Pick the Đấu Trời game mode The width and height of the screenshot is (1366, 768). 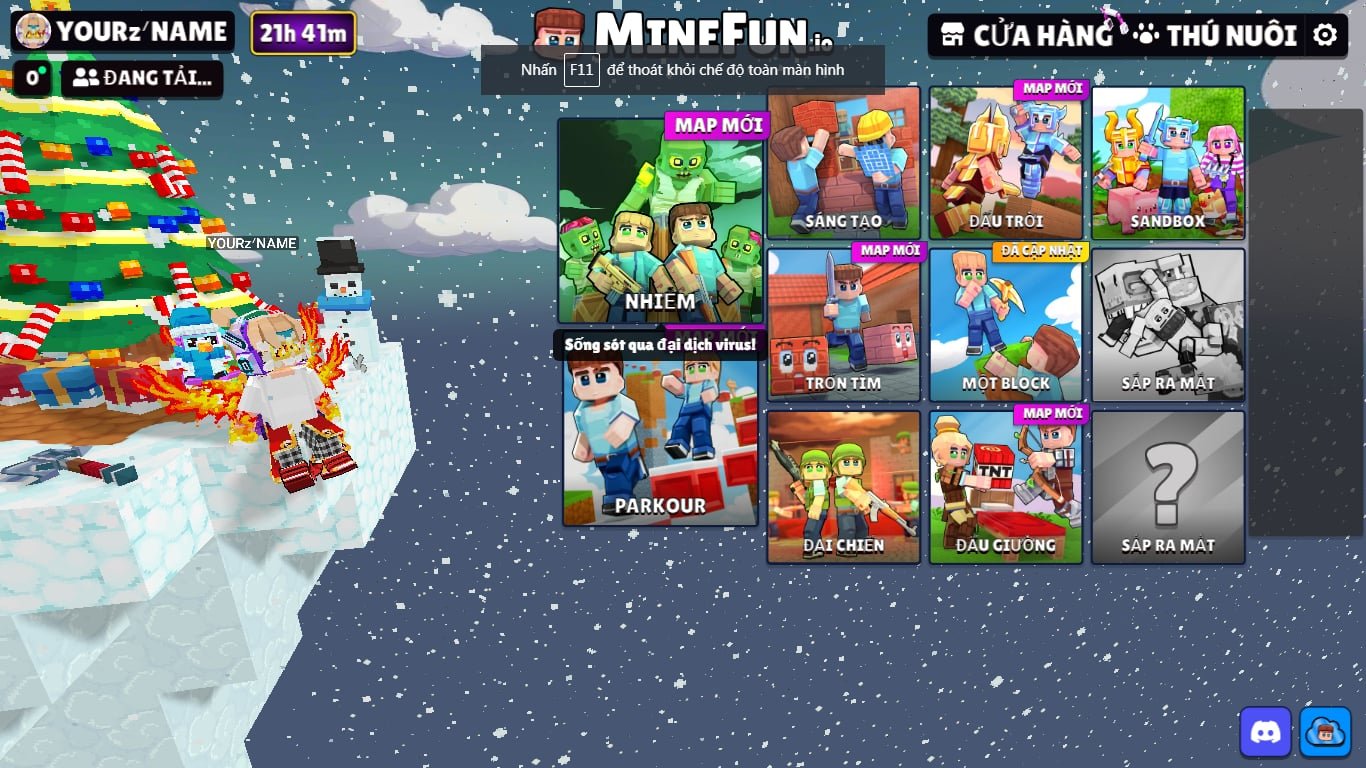tap(1005, 163)
